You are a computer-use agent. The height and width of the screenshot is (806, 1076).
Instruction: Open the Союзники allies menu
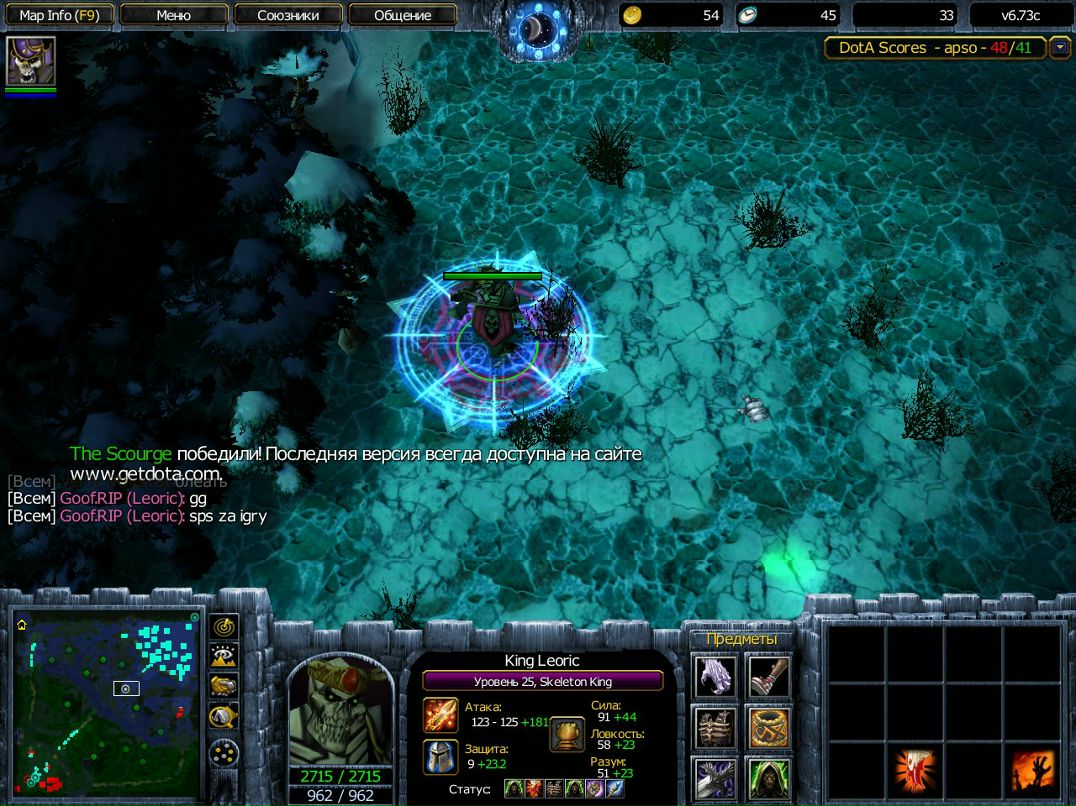click(x=288, y=15)
